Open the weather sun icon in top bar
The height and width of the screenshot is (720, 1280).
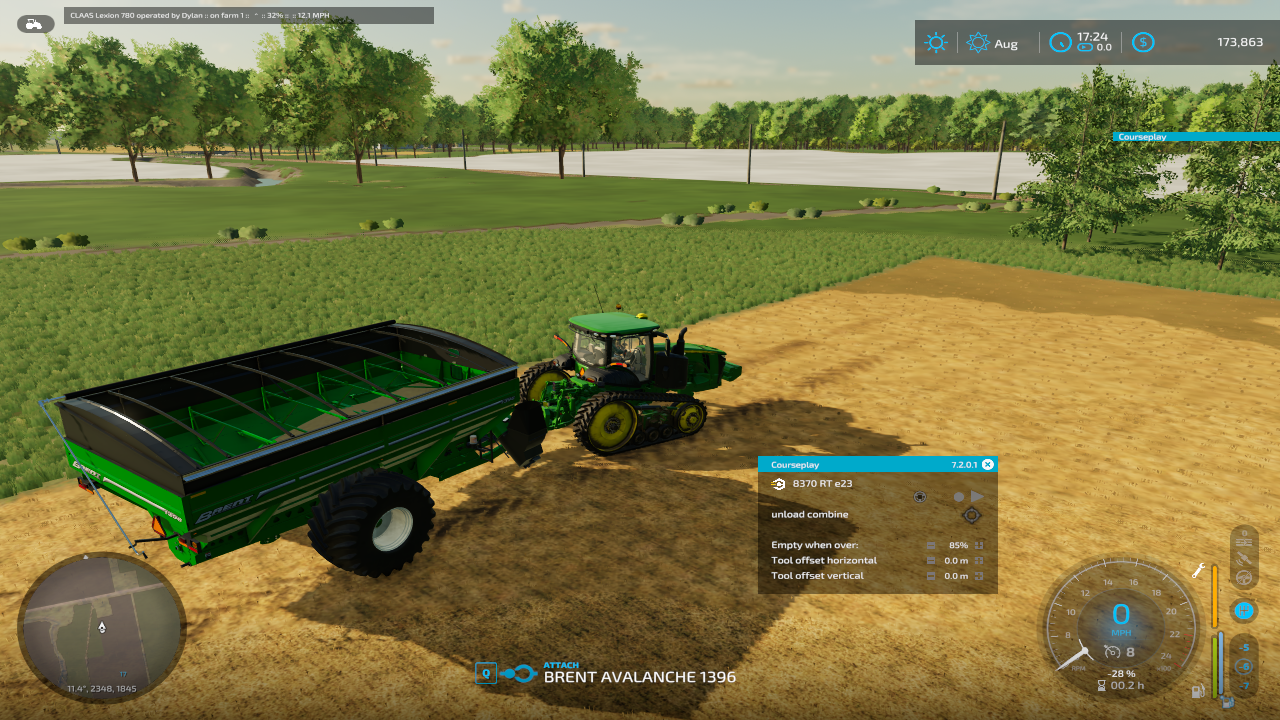coord(936,42)
